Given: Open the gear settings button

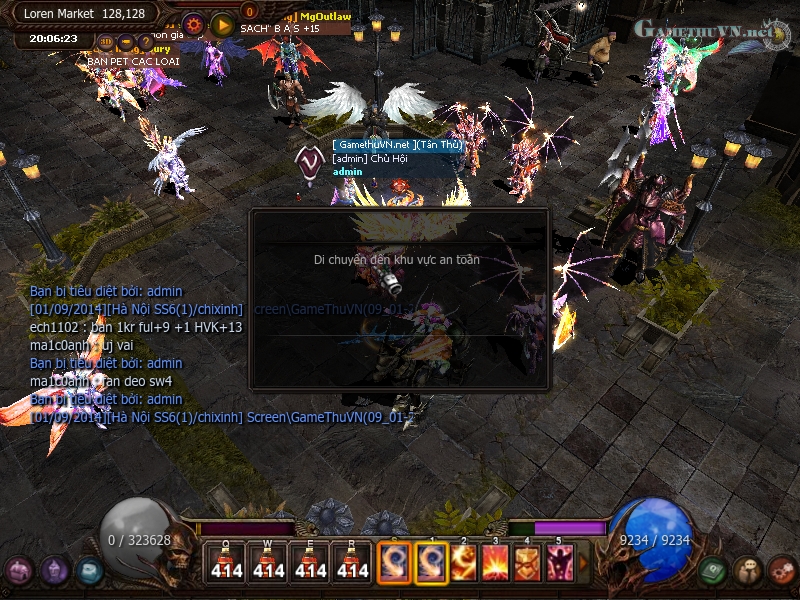Looking at the screenshot, I should [x=194, y=24].
